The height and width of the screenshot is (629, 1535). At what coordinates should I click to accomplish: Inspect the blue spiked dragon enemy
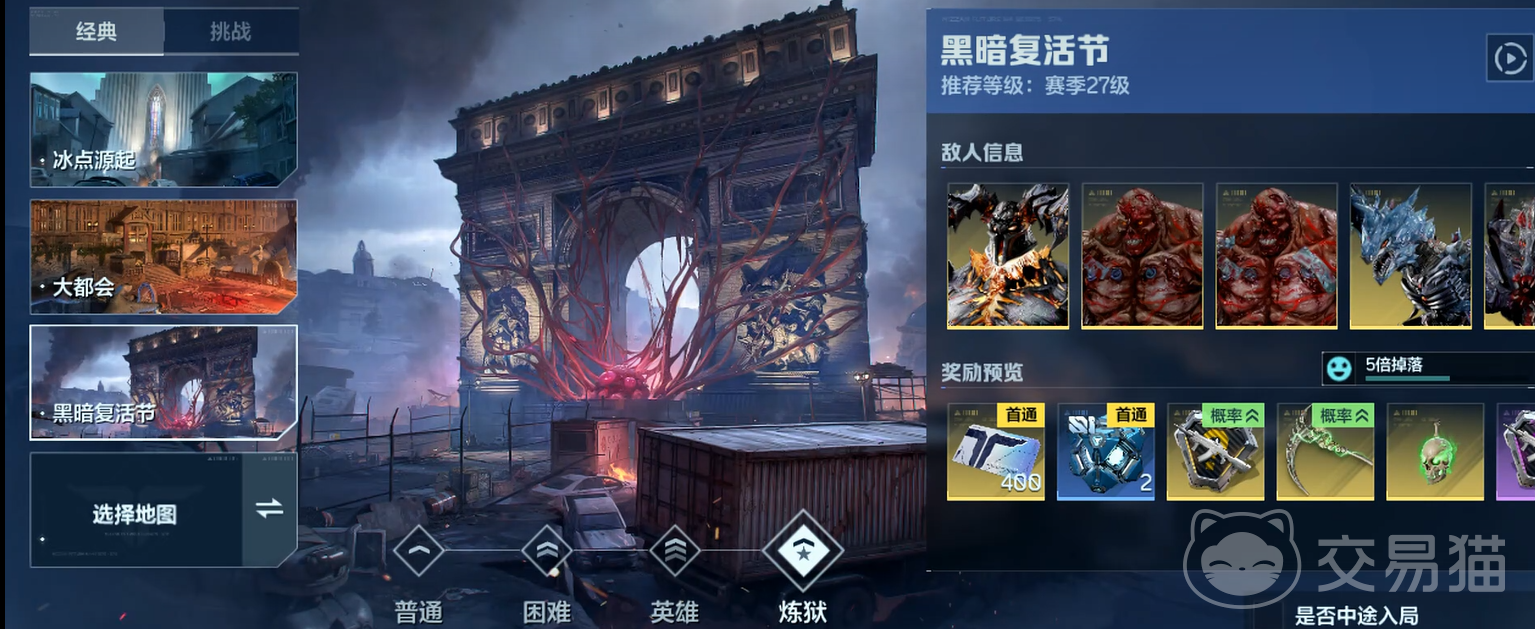pyautogui.click(x=1410, y=255)
